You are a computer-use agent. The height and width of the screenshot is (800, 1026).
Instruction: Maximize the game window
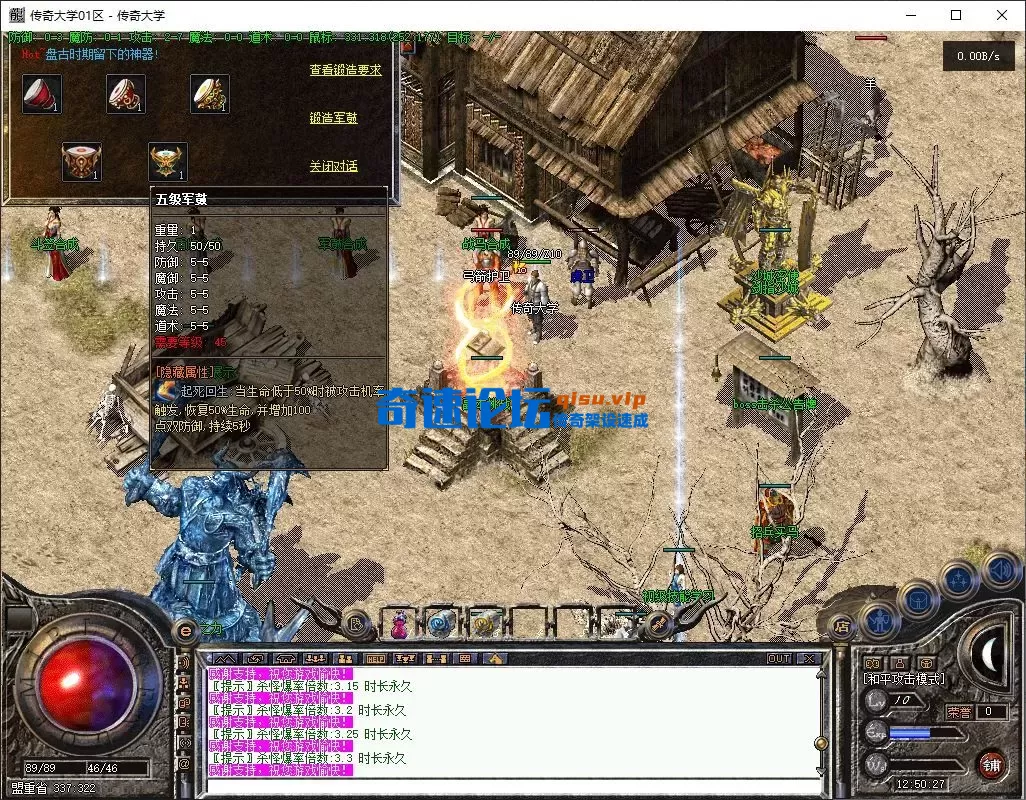pos(956,15)
